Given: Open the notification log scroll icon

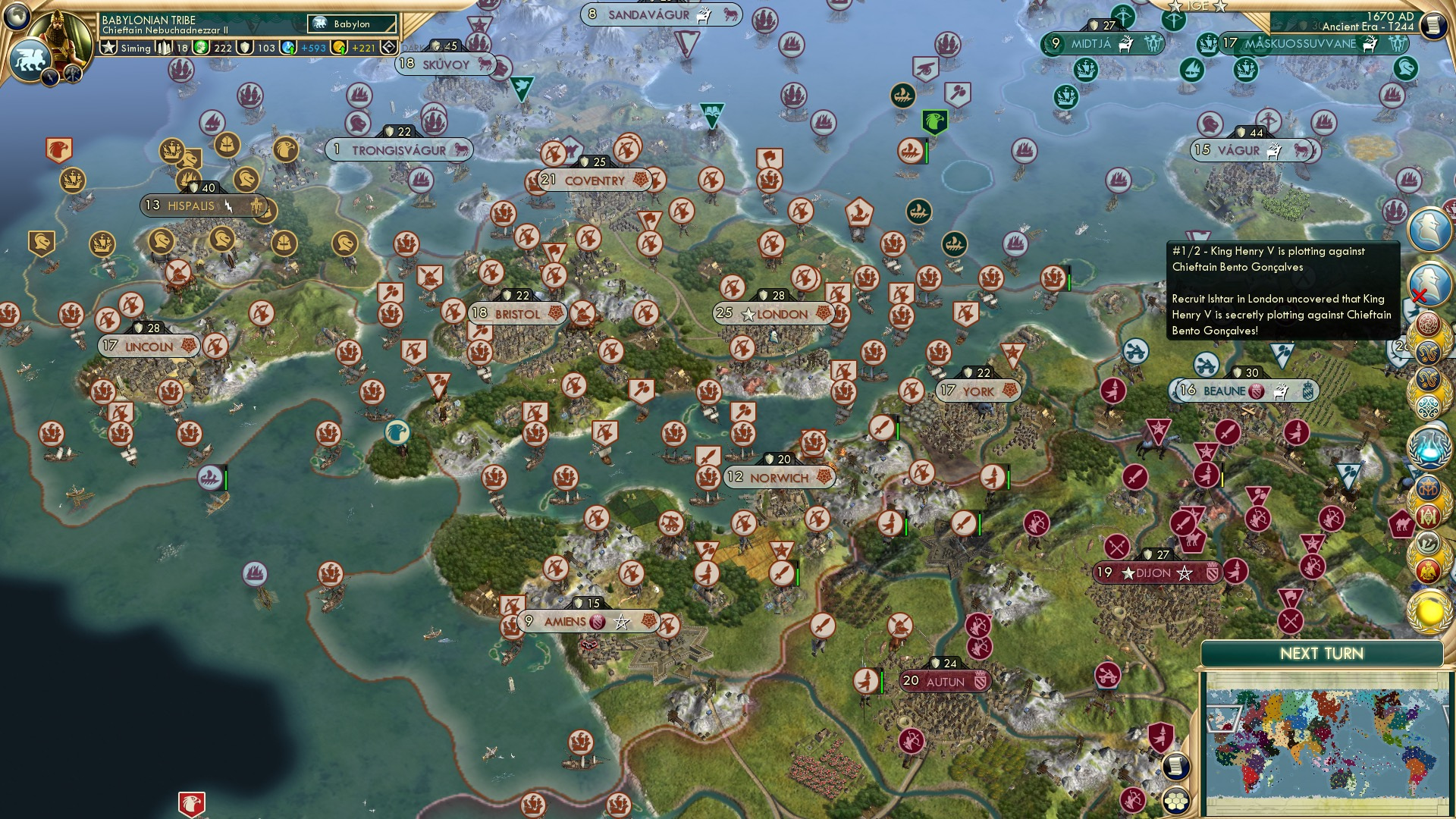Looking at the screenshot, I should click(x=1175, y=767).
